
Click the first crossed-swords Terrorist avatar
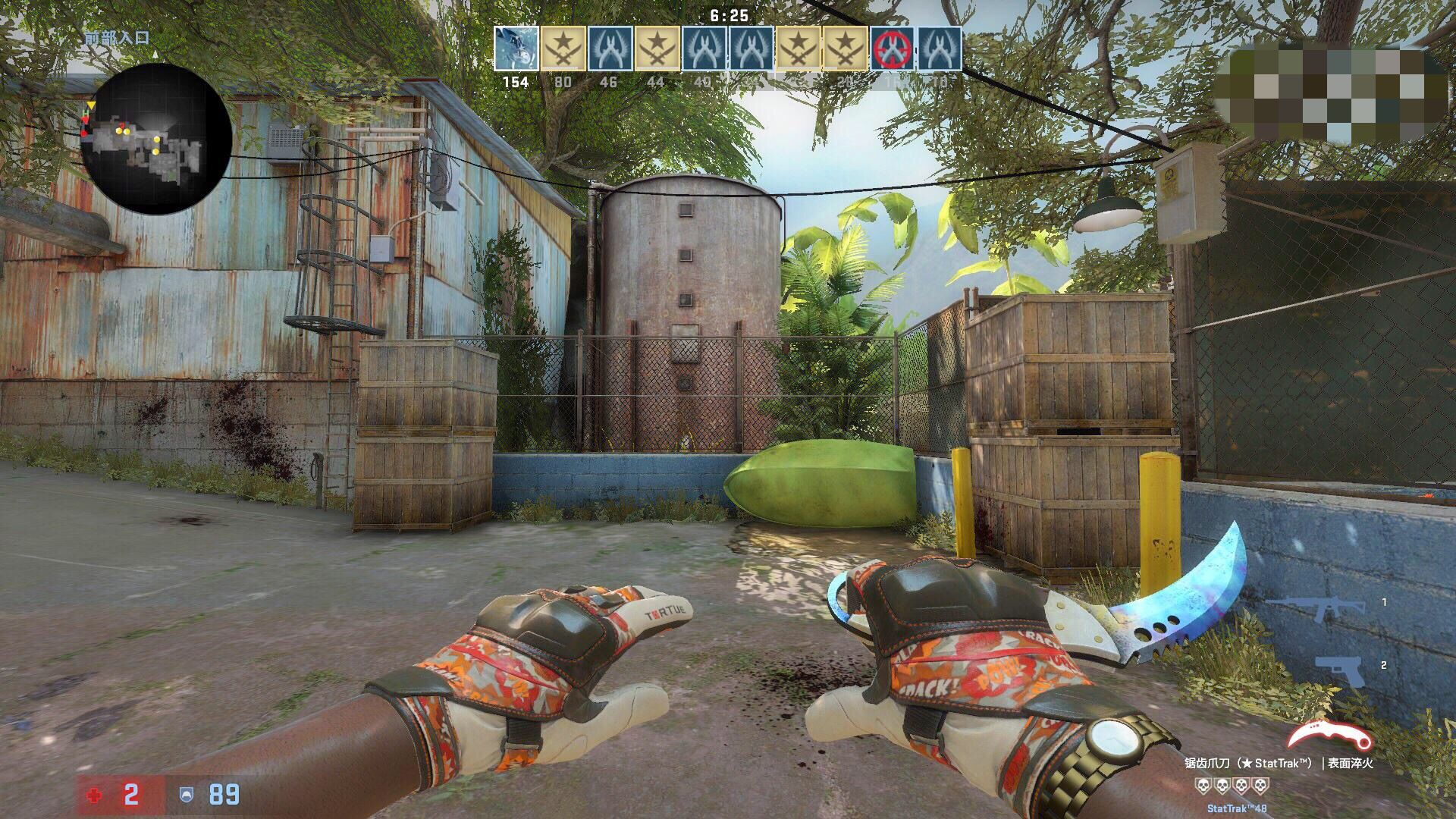(x=561, y=47)
